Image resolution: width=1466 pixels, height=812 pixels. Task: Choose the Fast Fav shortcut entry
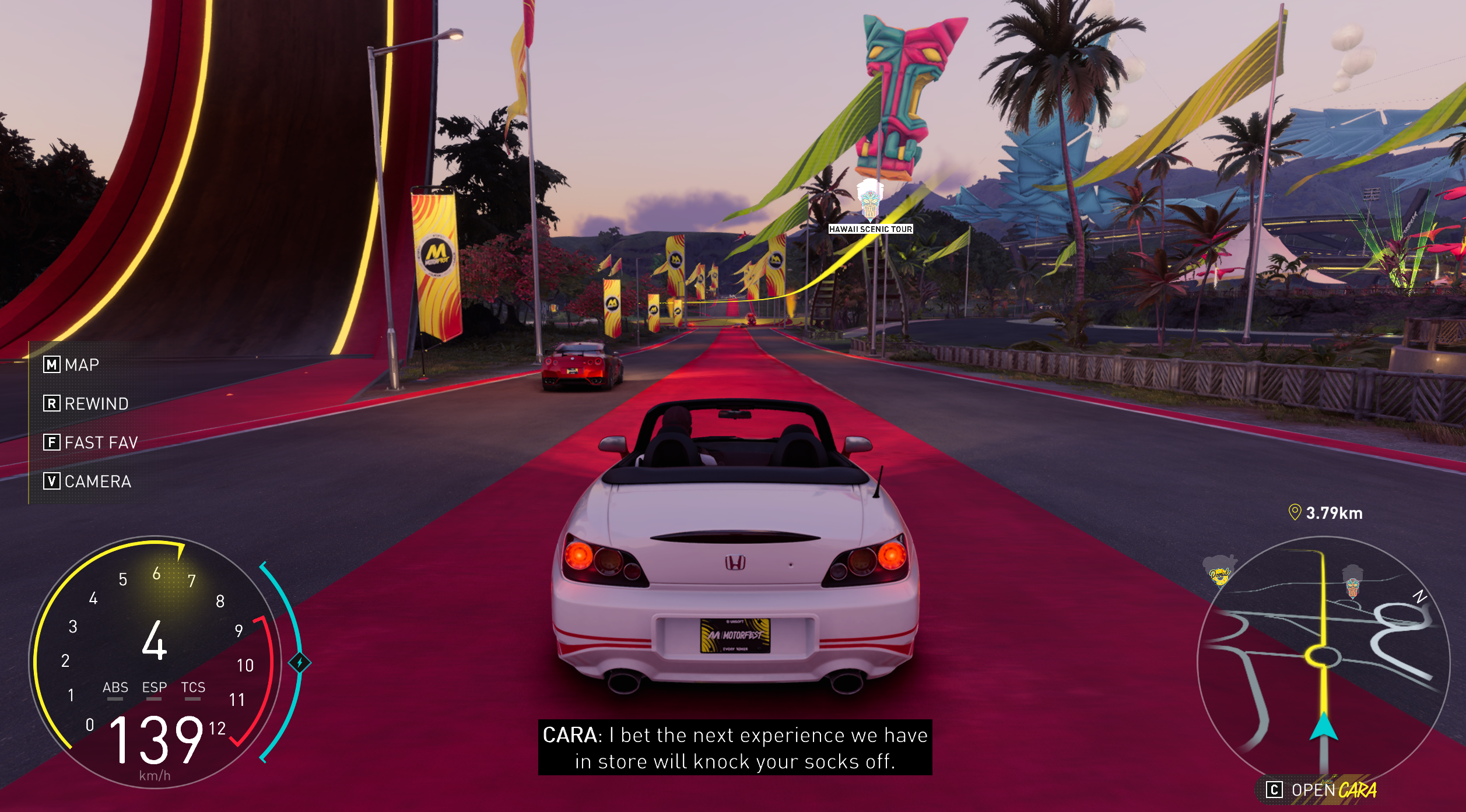pos(90,442)
